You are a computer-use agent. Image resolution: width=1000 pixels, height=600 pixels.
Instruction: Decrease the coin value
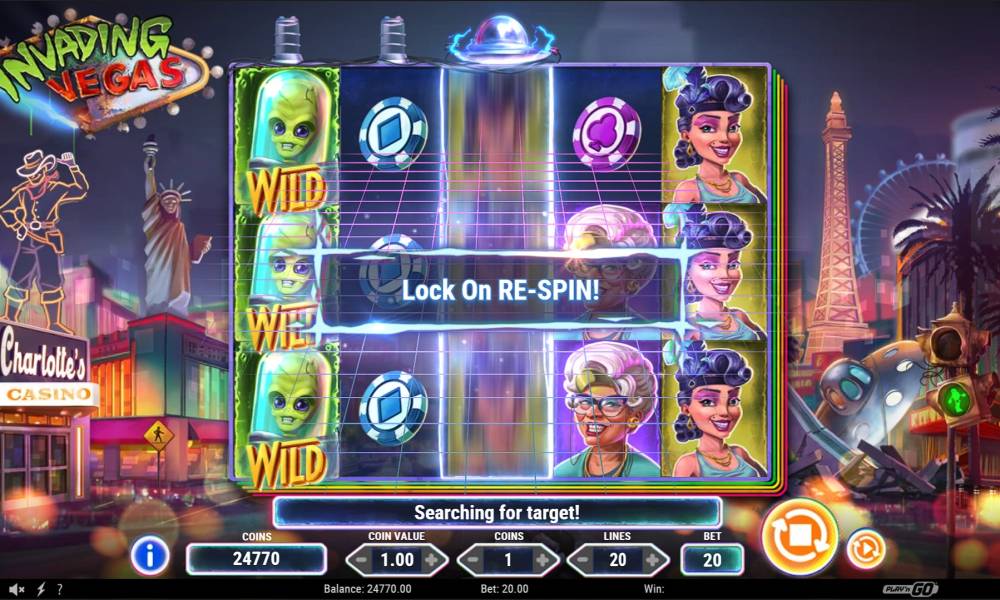click(360, 560)
